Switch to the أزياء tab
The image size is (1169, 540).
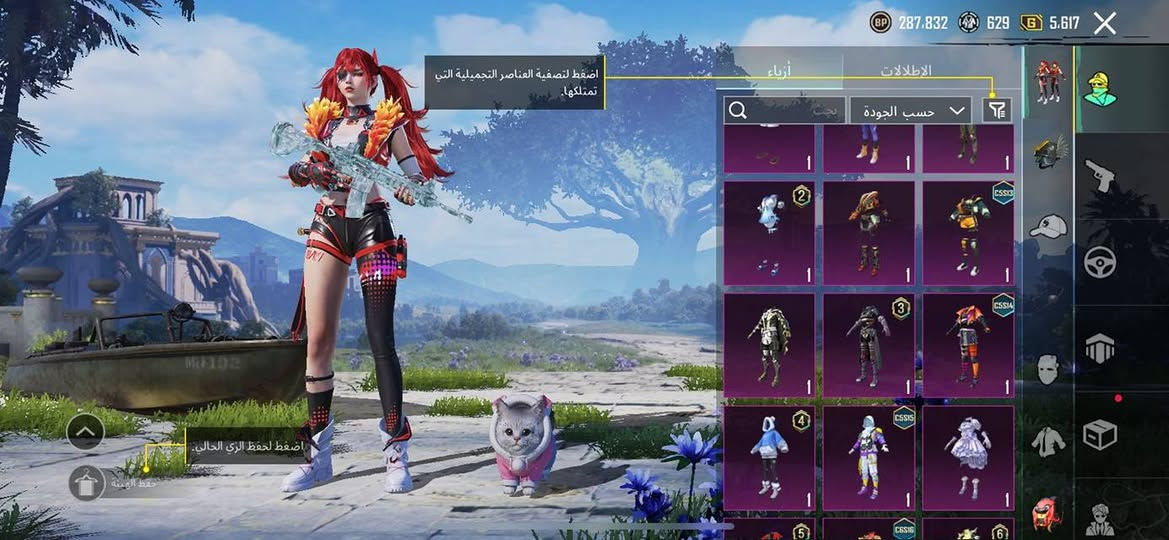tap(783, 71)
